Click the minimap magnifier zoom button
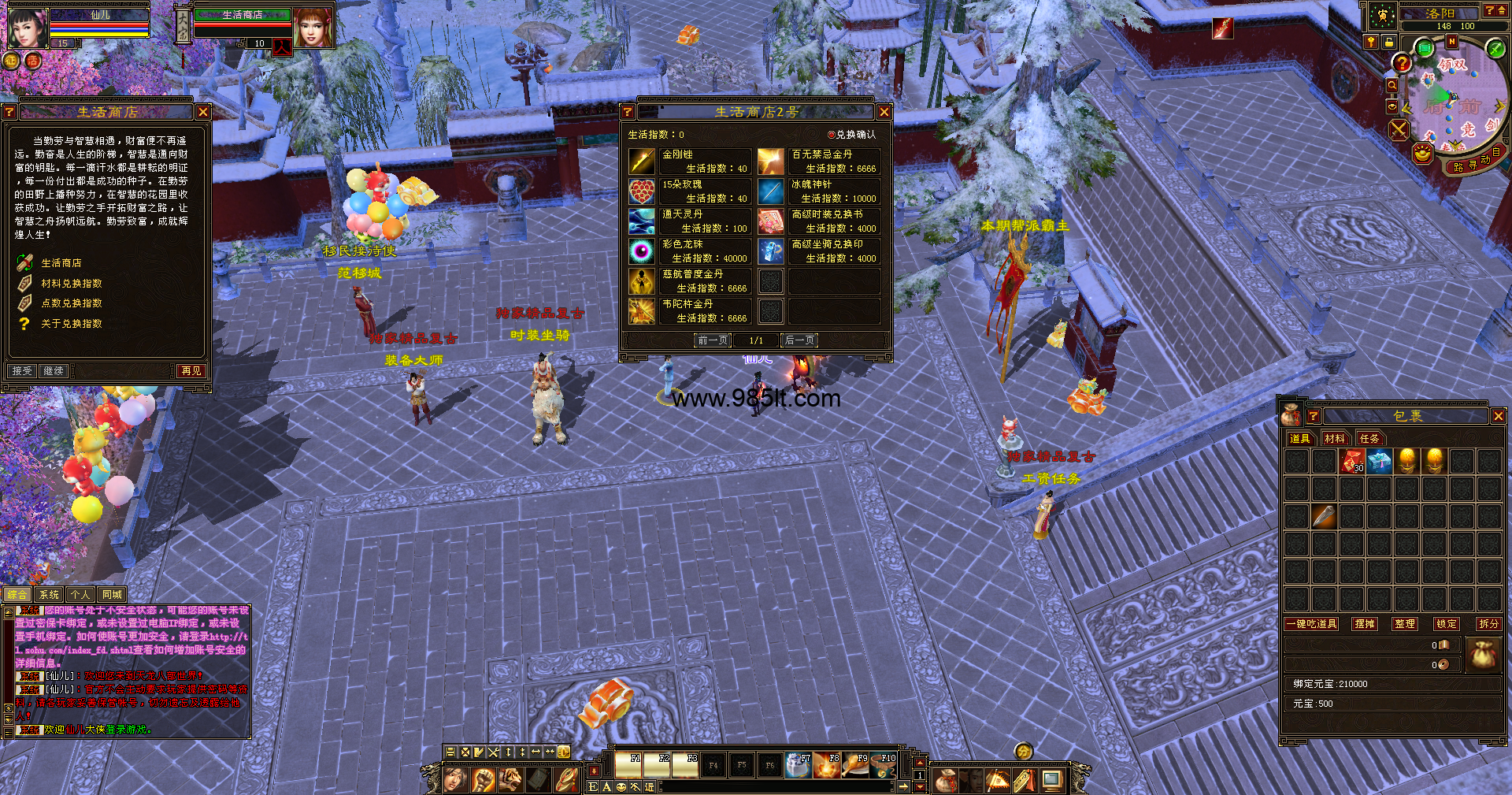Screen dimensions: 1512x795 (x=1392, y=85)
